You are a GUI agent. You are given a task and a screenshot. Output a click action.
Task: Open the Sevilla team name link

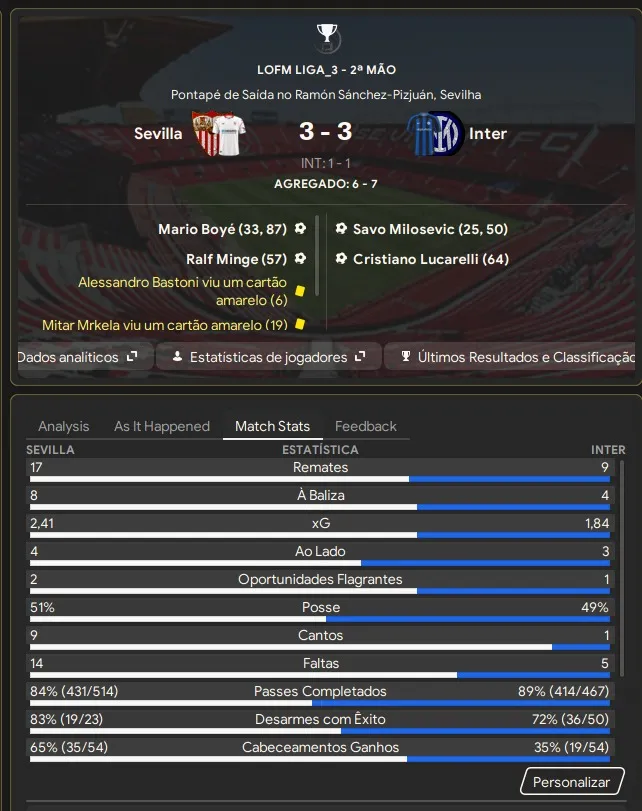tap(158, 134)
